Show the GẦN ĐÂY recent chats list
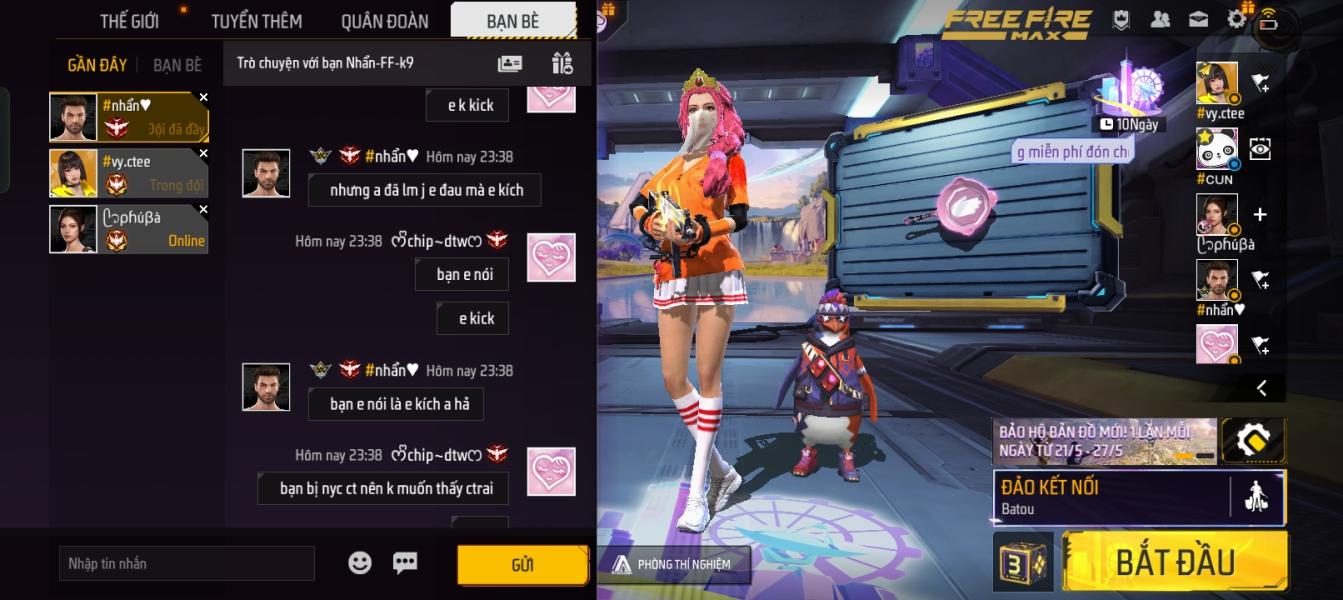The height and width of the screenshot is (600, 1343). [97, 65]
